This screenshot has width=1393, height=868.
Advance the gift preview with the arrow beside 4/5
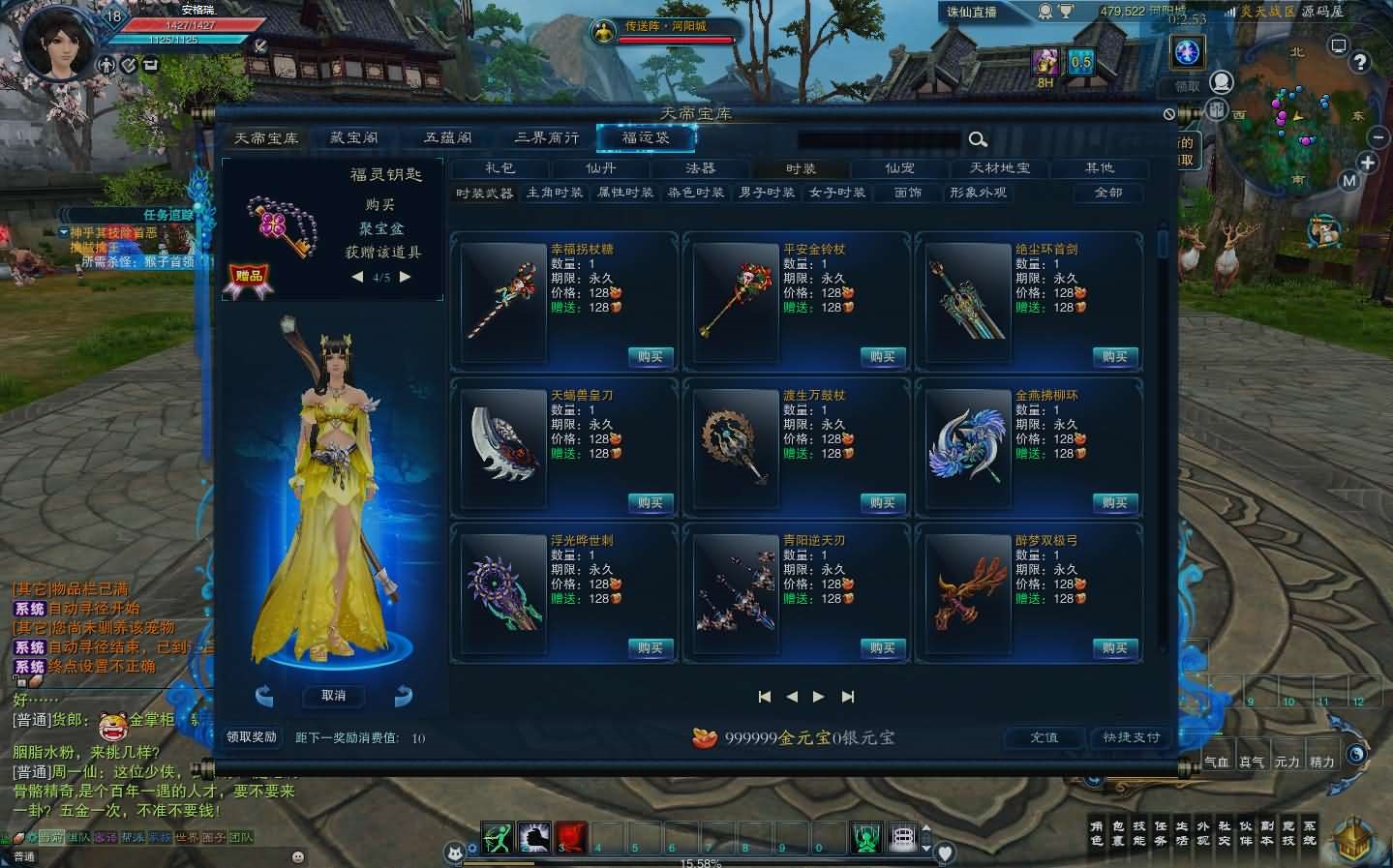406,275
